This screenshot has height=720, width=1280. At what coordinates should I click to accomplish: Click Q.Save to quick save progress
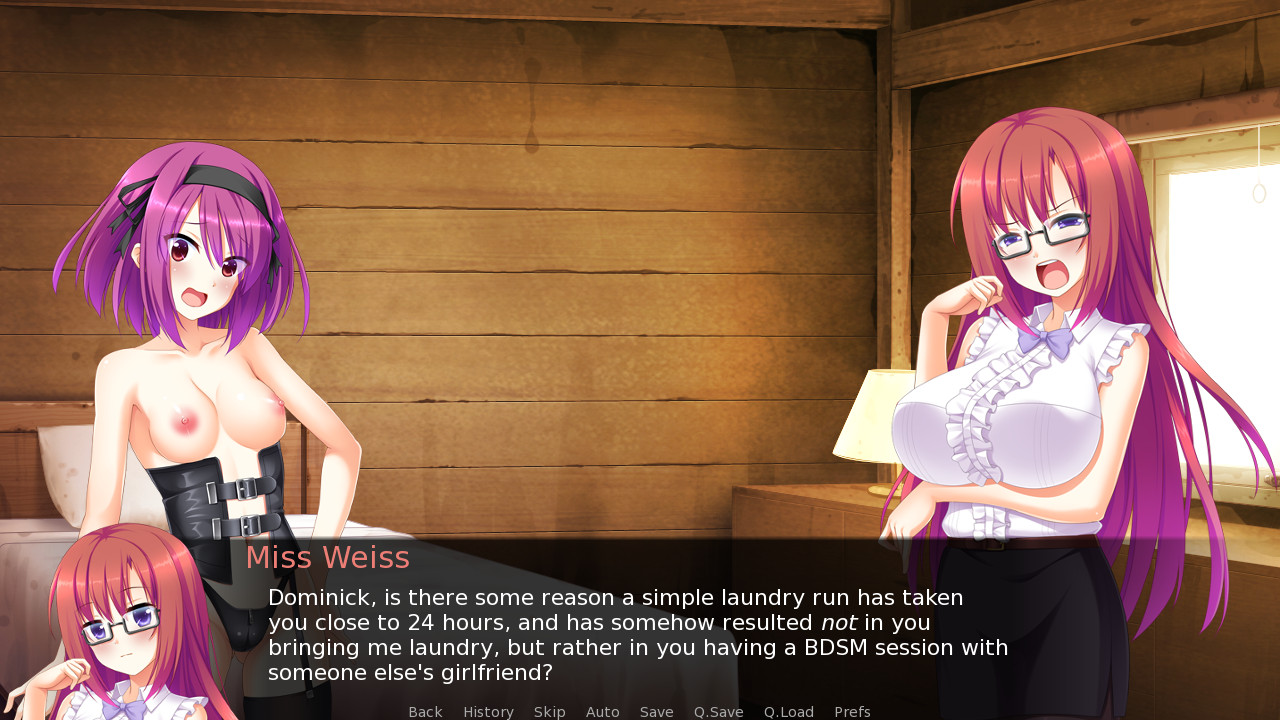click(x=718, y=711)
